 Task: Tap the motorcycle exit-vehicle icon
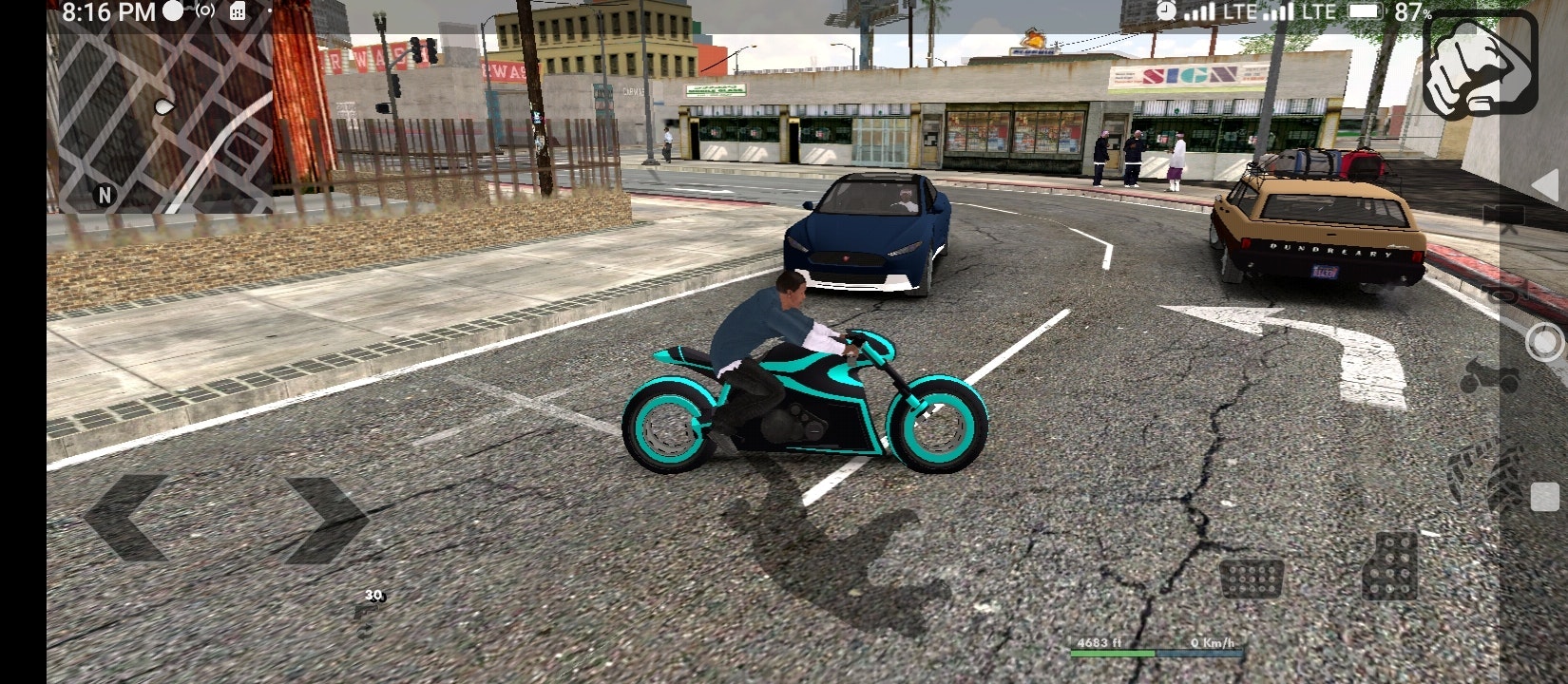(1489, 375)
